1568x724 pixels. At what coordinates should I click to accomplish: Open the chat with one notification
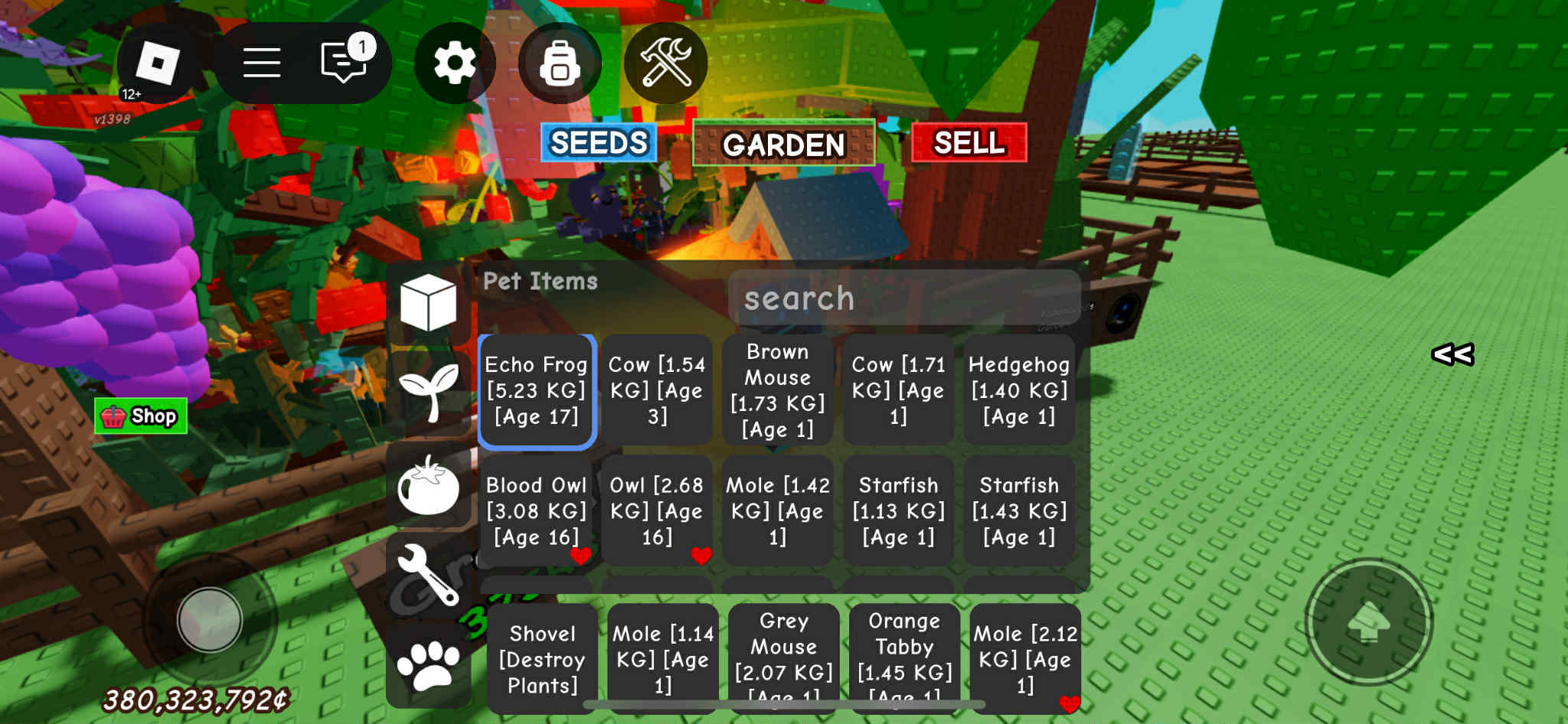coord(345,61)
